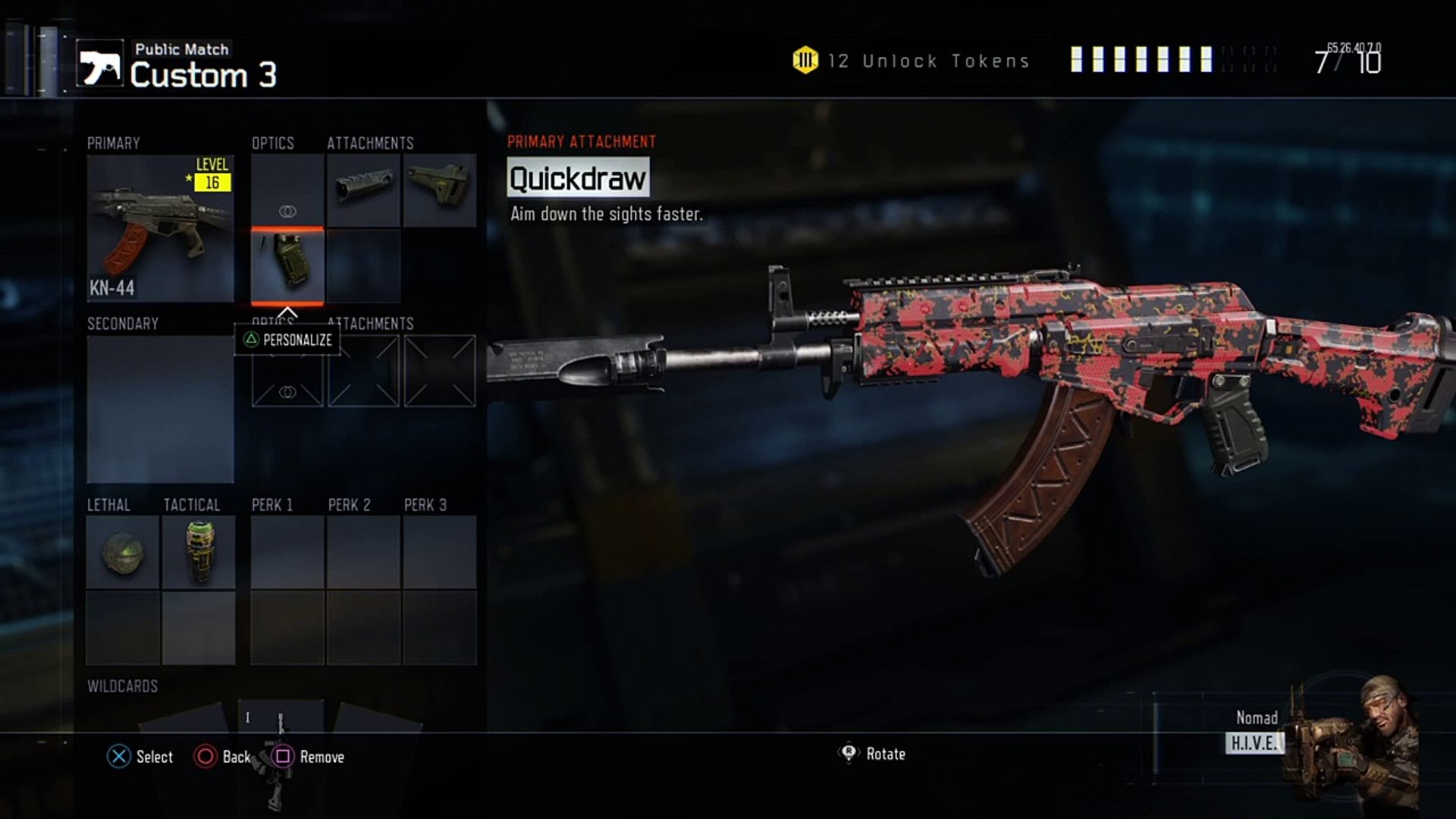Select the stock attachment slot
Viewport: 1456px width, 819px height.
tap(440, 190)
